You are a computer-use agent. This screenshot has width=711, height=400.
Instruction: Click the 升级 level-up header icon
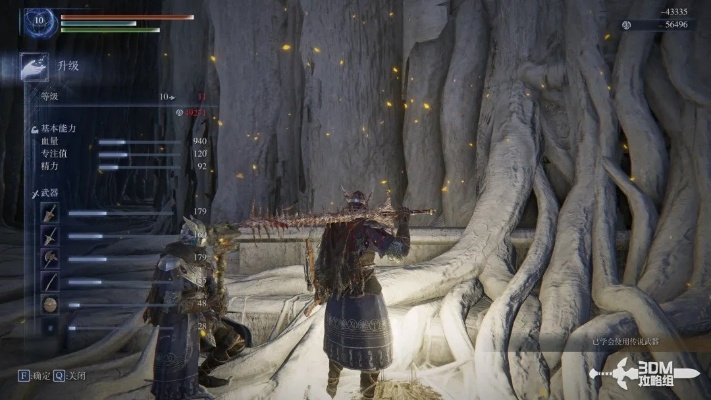[x=34, y=67]
